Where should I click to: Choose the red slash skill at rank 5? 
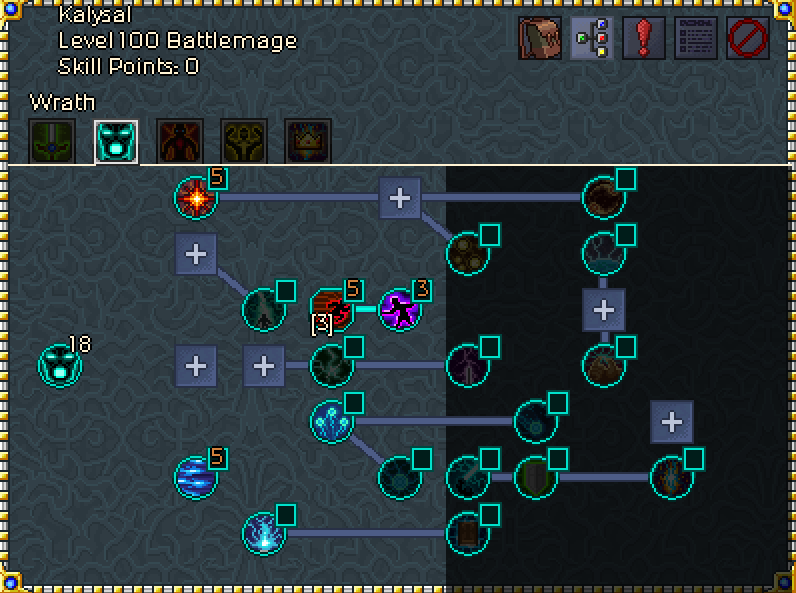(x=331, y=309)
